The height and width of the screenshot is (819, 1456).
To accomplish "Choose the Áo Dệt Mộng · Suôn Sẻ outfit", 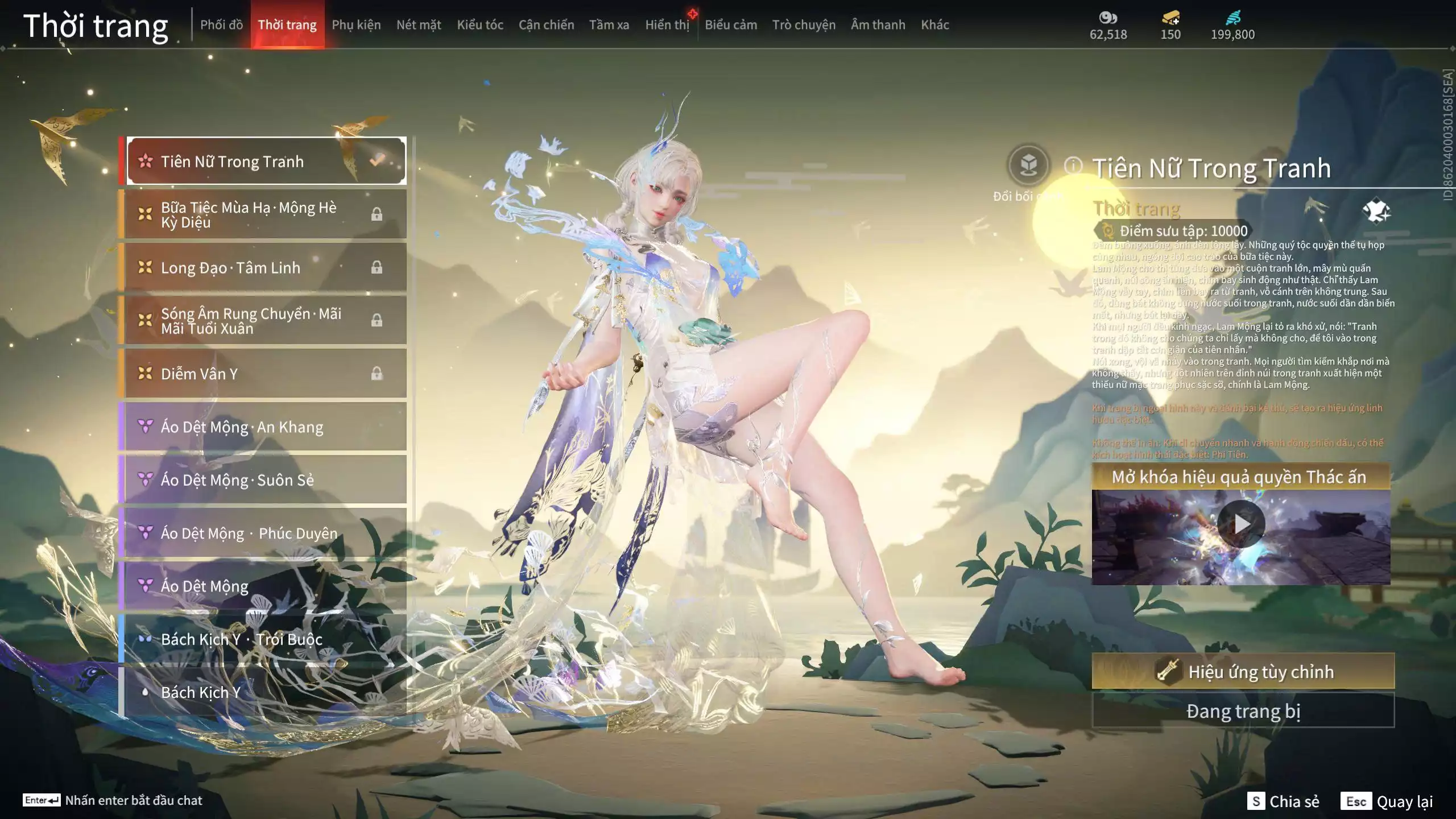I will pos(264,480).
